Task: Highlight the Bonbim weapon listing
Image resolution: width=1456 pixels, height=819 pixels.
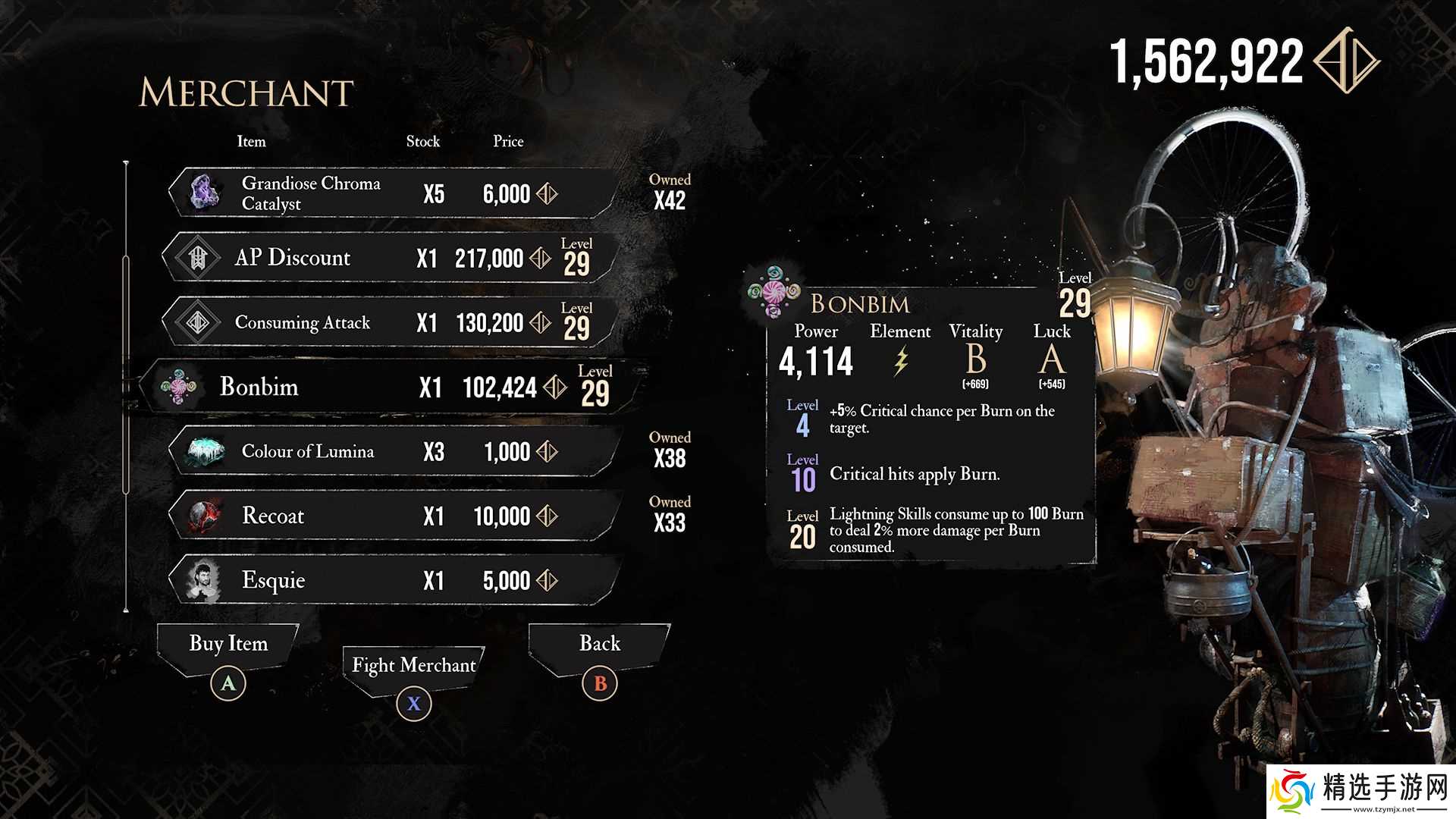Action: [x=387, y=387]
